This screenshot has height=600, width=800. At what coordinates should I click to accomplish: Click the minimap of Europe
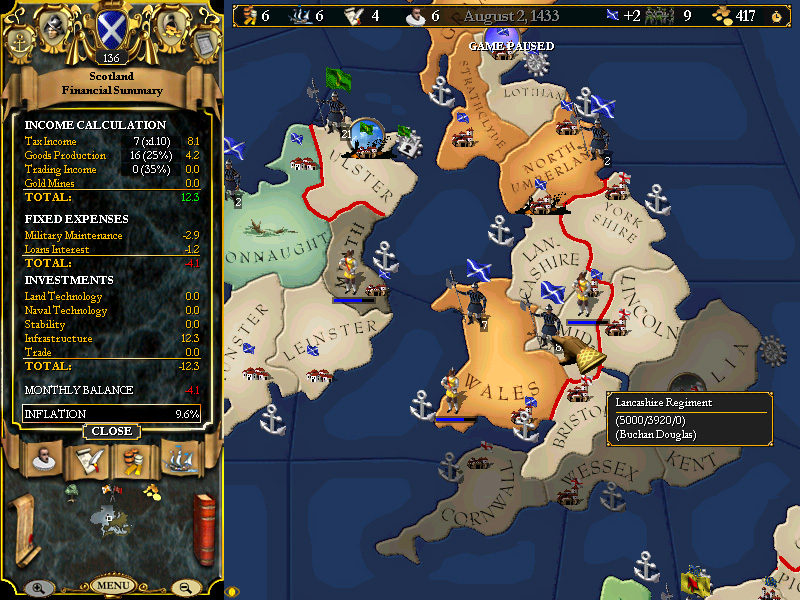click(112, 523)
